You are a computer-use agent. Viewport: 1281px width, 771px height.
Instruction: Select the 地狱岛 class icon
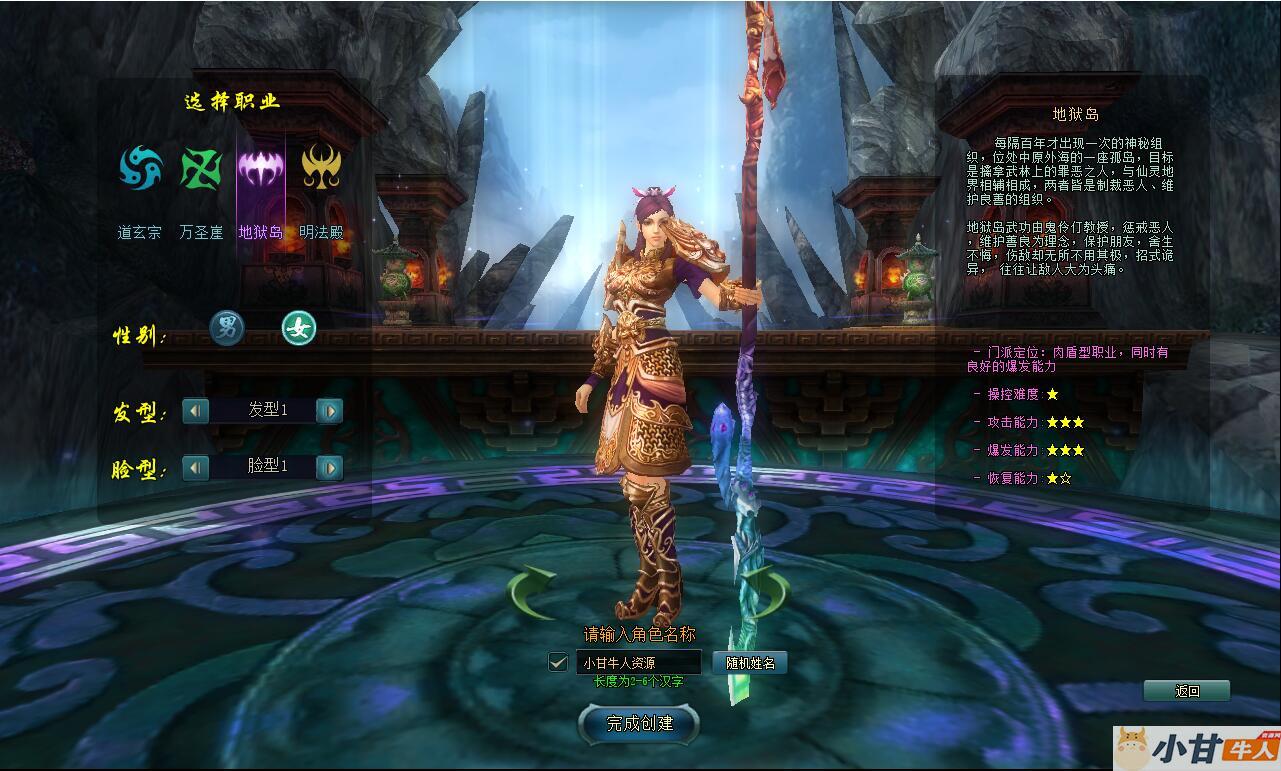260,167
